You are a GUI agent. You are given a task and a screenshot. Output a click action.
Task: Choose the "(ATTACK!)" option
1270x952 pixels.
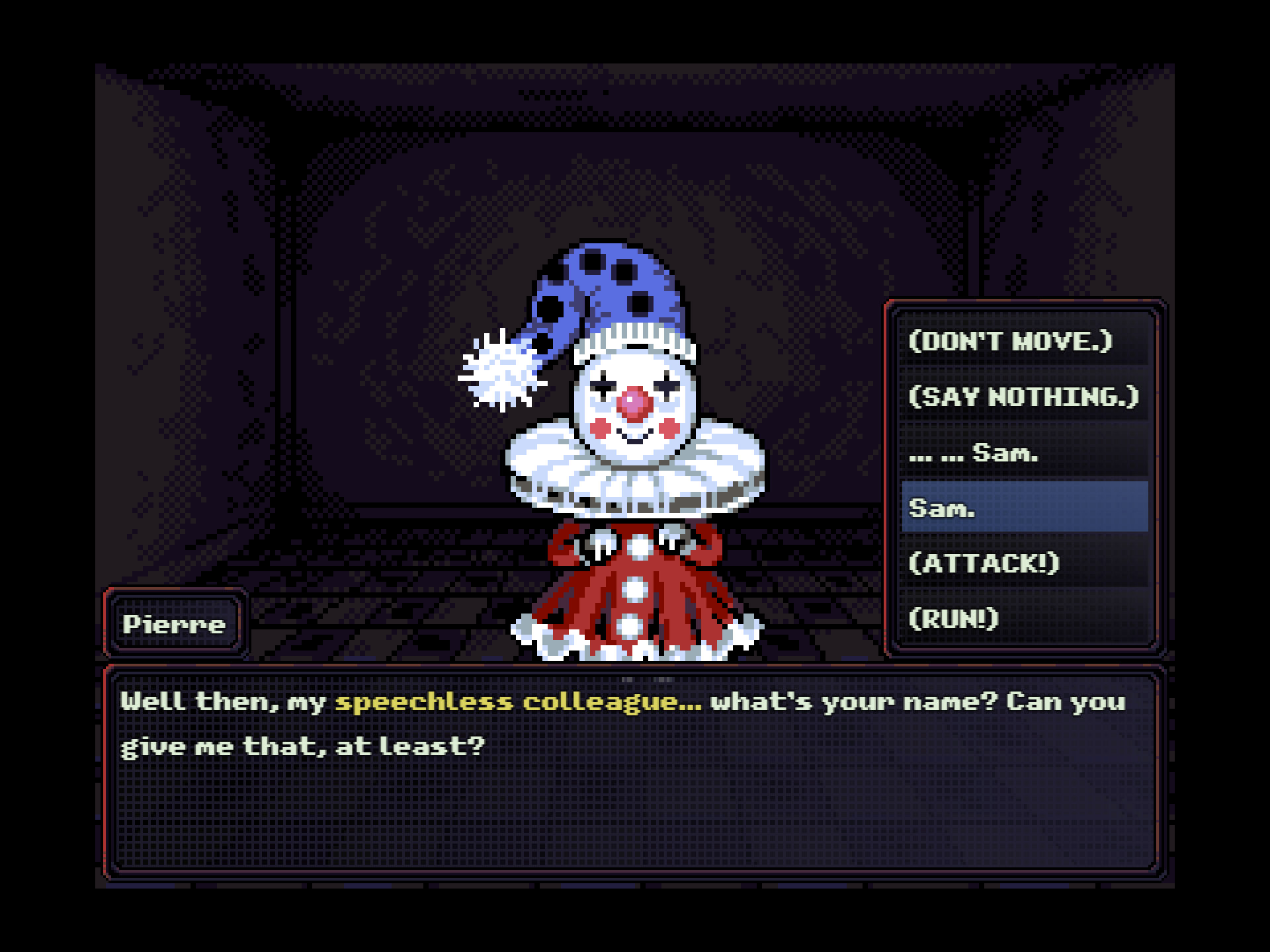1024,563
